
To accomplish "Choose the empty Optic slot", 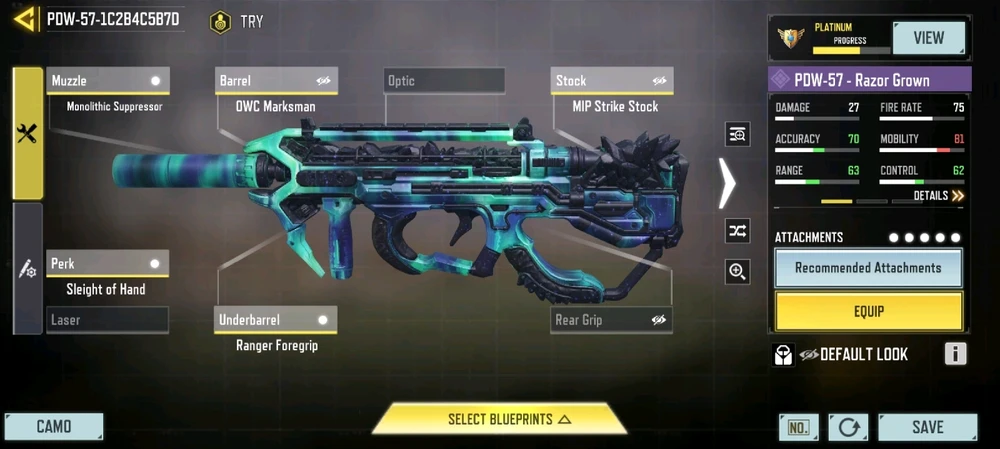I will point(444,80).
